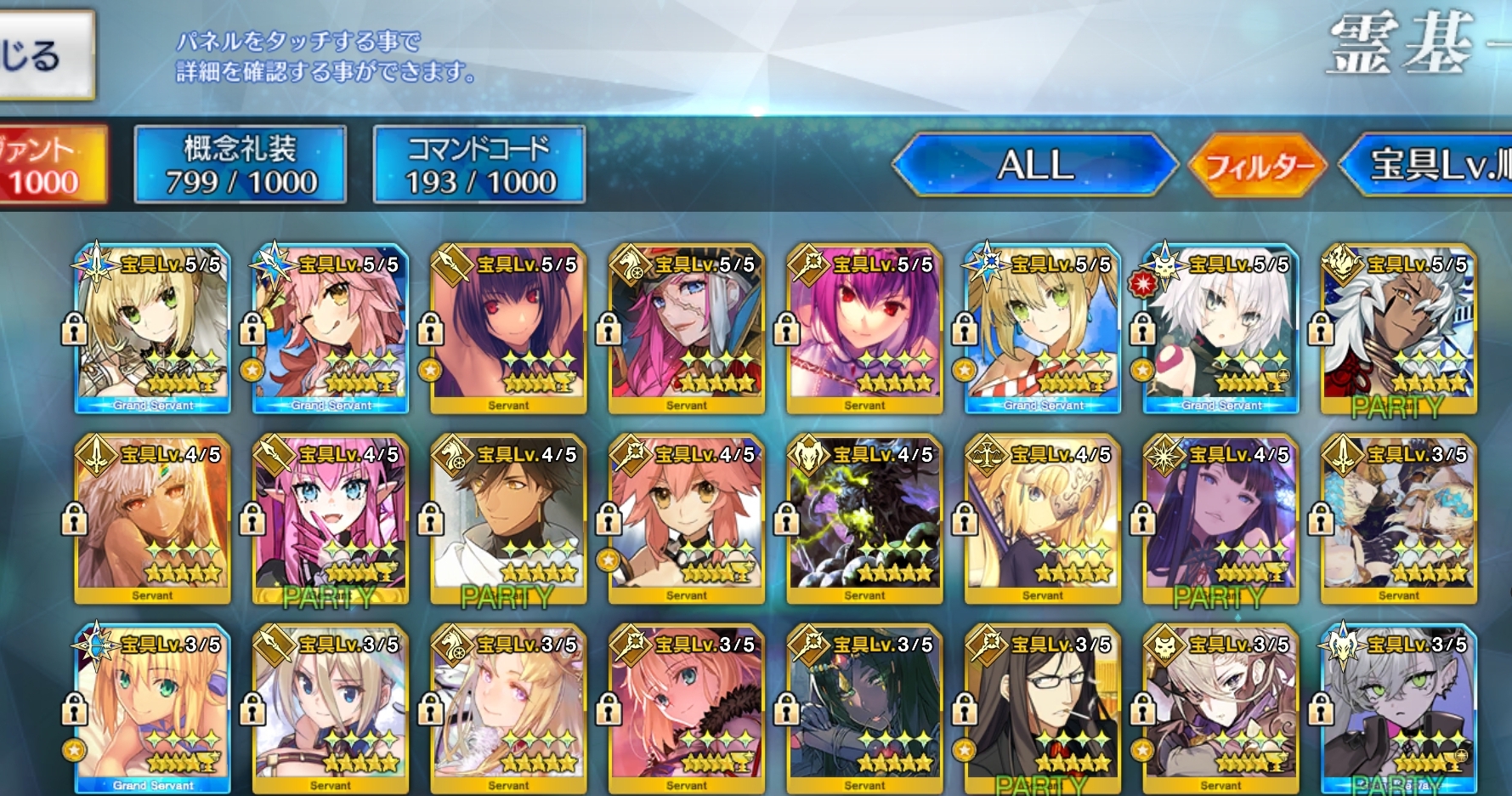The image size is (1512, 796).
Task: Close the servant list with the 閉じる button
Action: pos(42,56)
